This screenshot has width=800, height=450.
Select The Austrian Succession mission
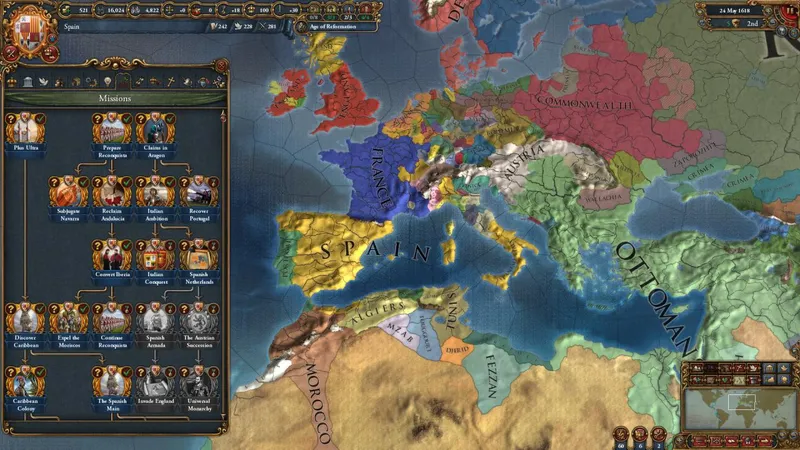(x=198, y=318)
